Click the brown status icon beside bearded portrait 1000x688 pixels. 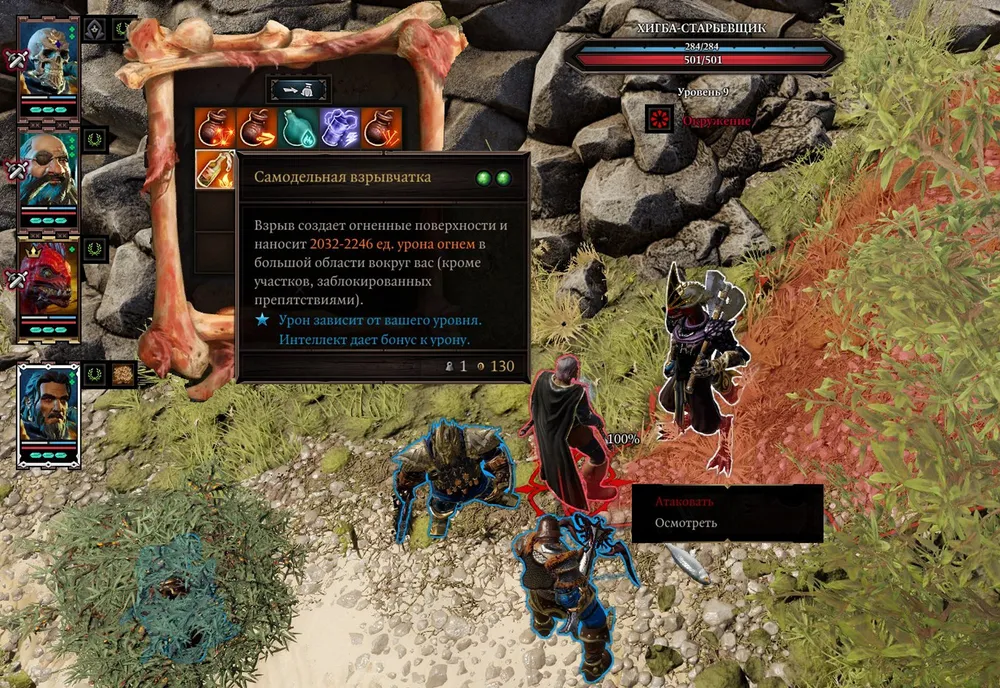[123, 375]
